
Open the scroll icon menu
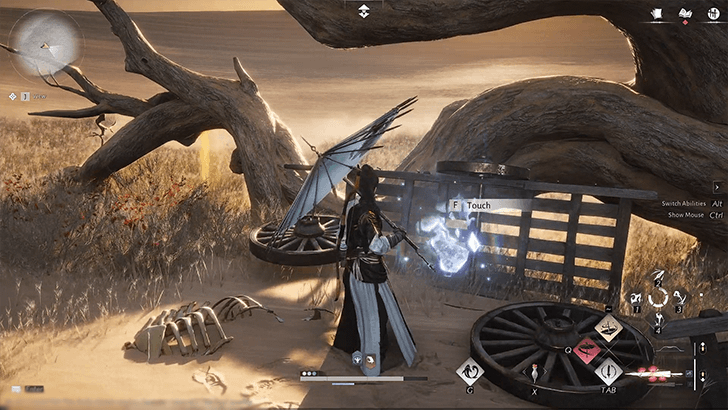pyautogui.click(x=658, y=14)
